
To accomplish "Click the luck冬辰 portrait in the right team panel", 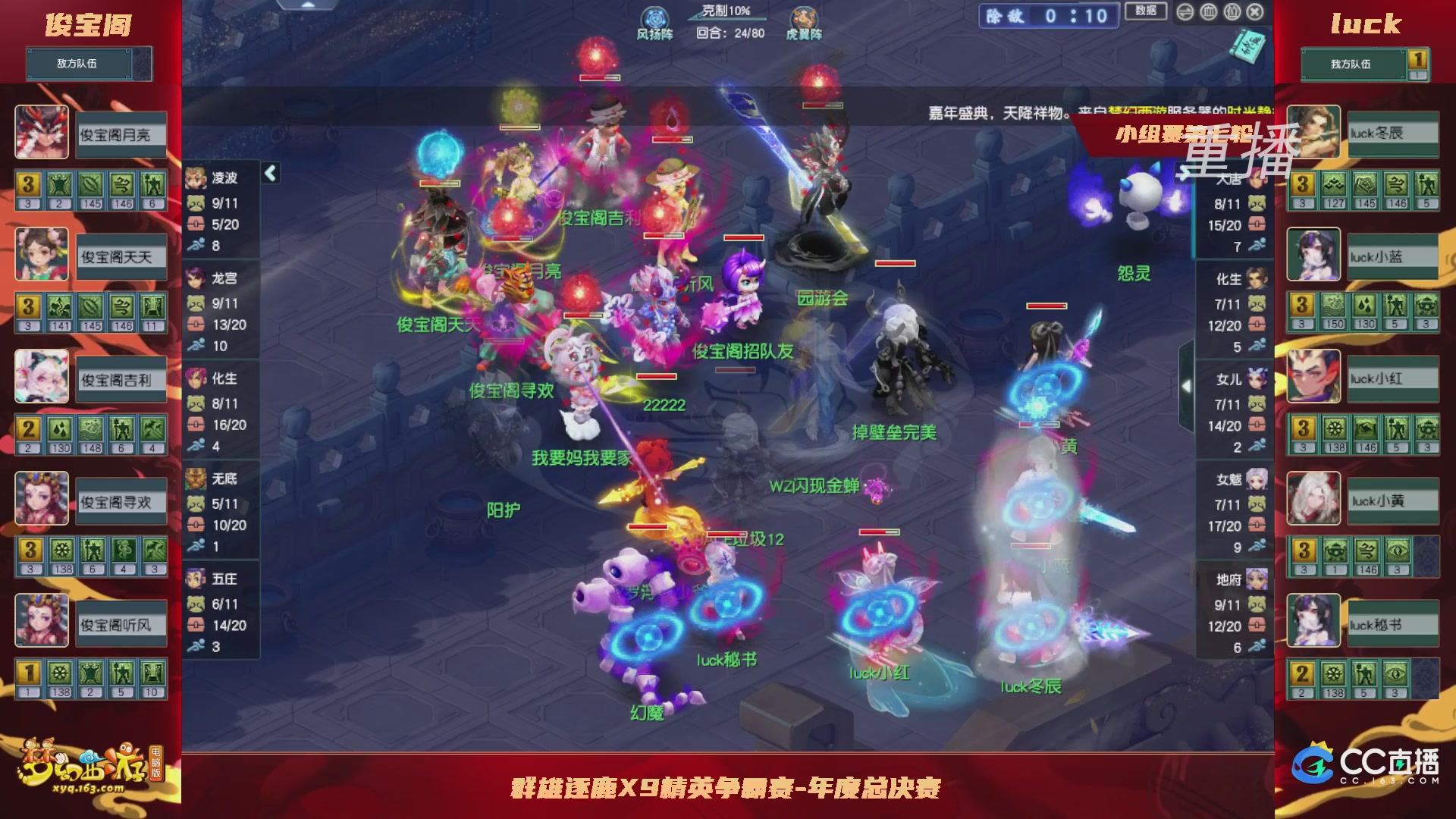I will (x=1313, y=133).
